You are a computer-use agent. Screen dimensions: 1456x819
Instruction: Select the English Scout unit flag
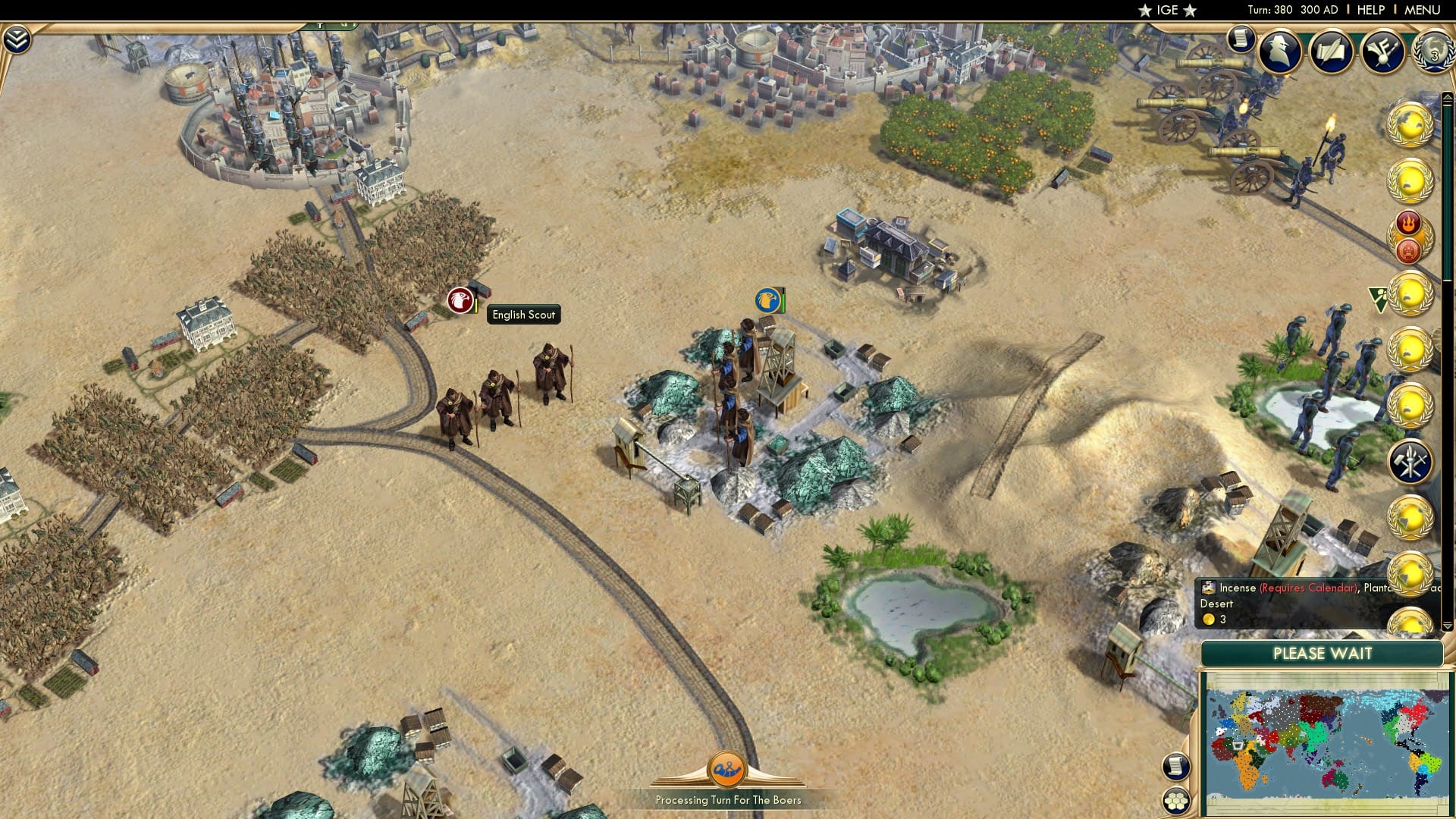point(460,300)
